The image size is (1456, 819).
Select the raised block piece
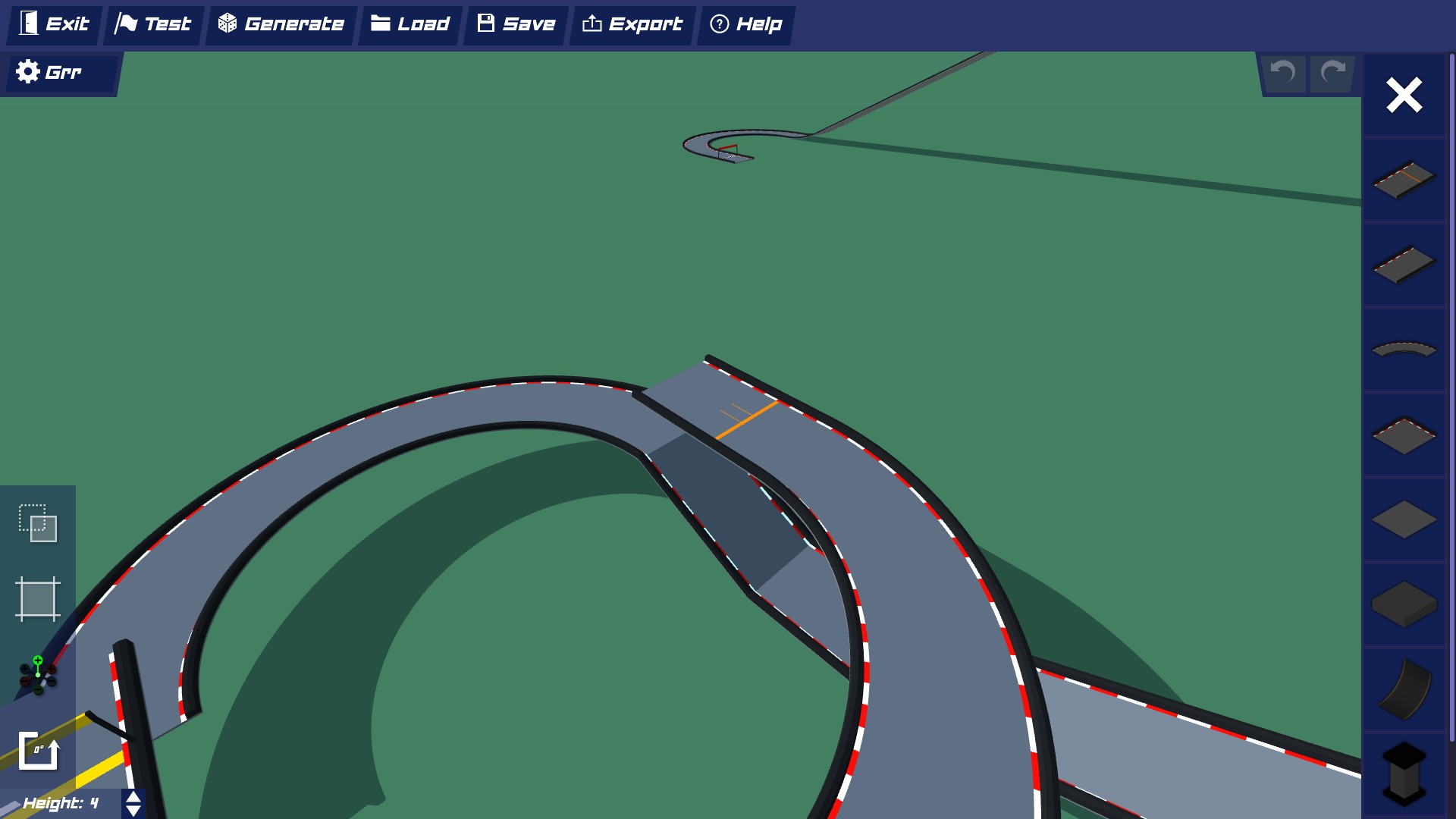[1403, 604]
